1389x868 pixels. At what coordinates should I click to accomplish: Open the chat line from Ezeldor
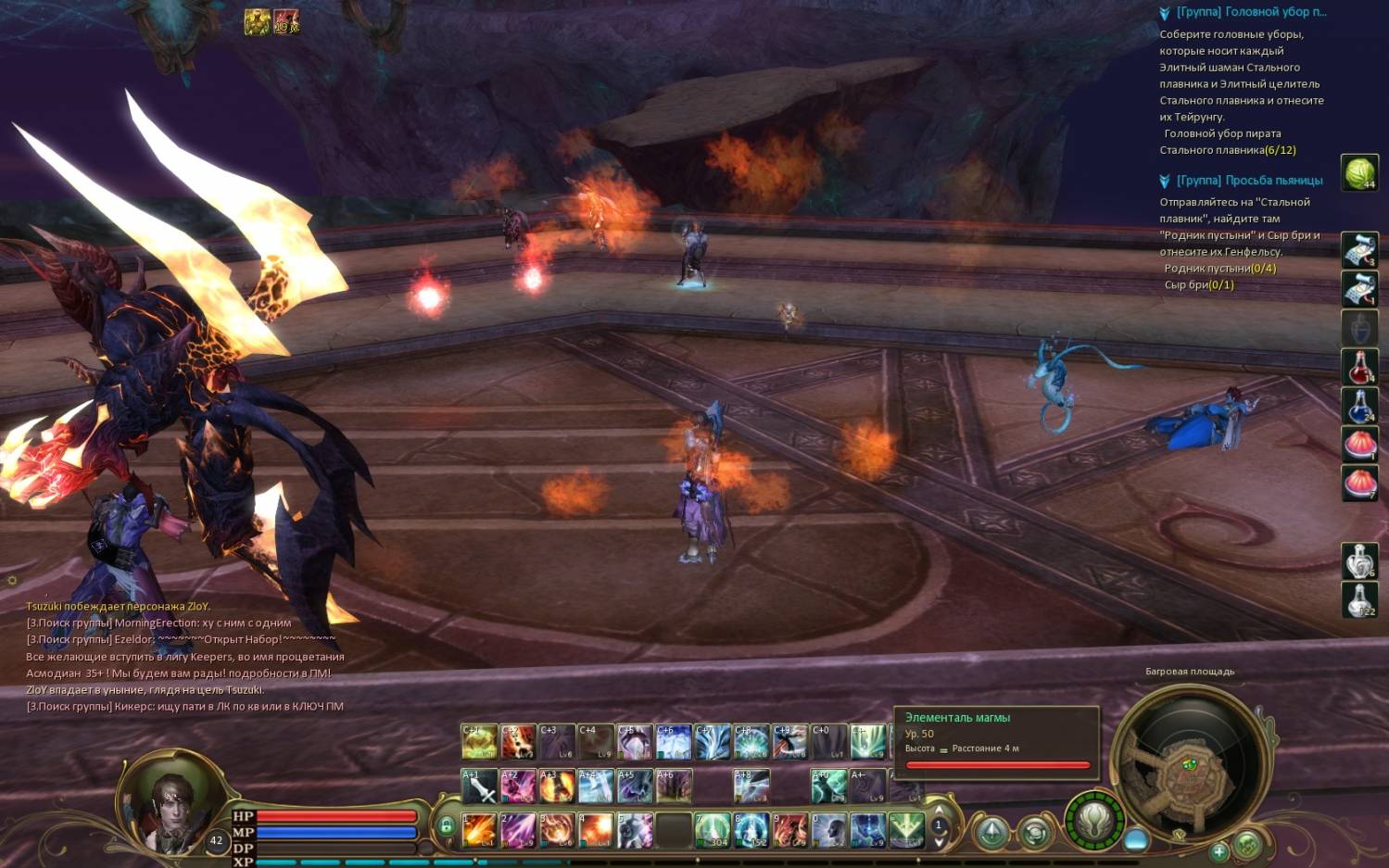tap(181, 639)
